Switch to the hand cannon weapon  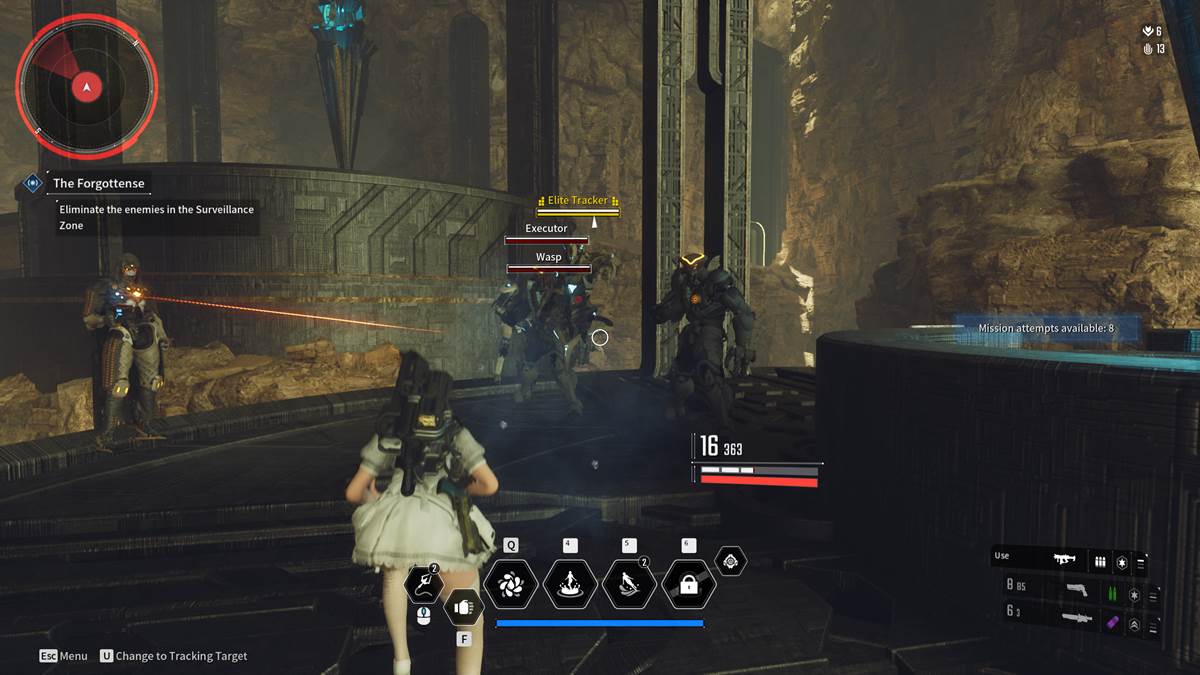1076,592
